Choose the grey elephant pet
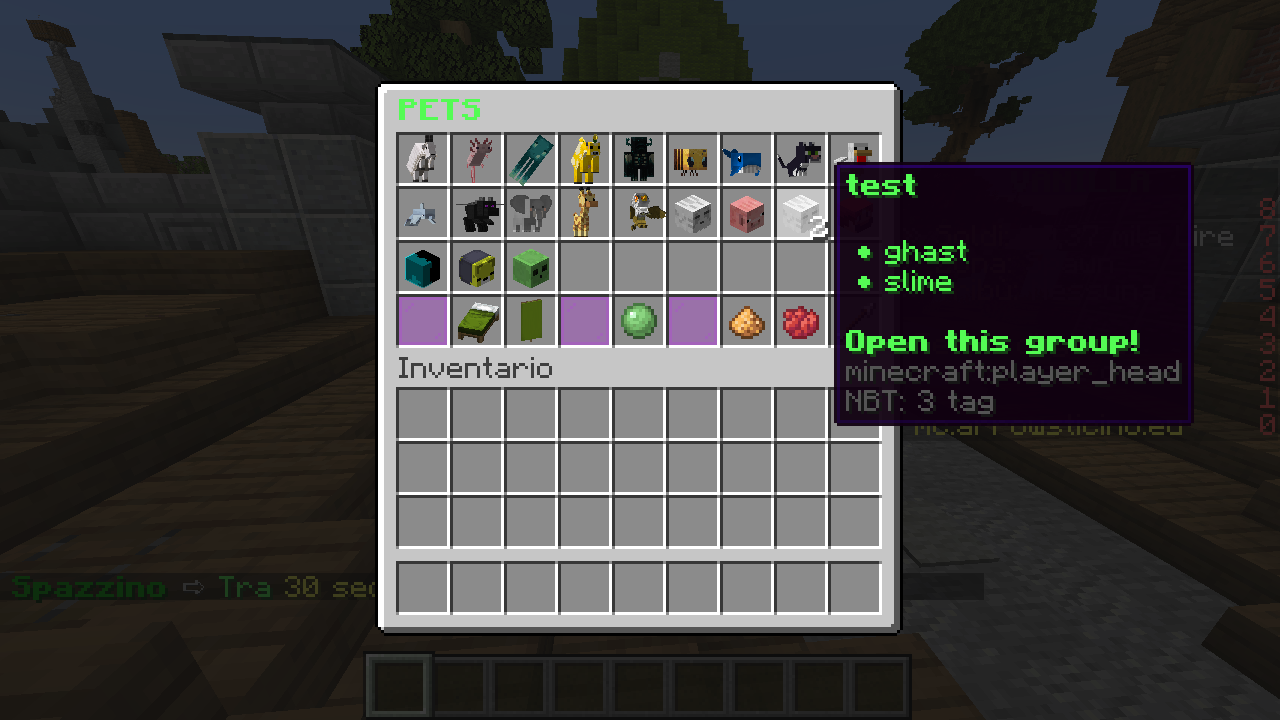1280x720 pixels. tap(530, 213)
